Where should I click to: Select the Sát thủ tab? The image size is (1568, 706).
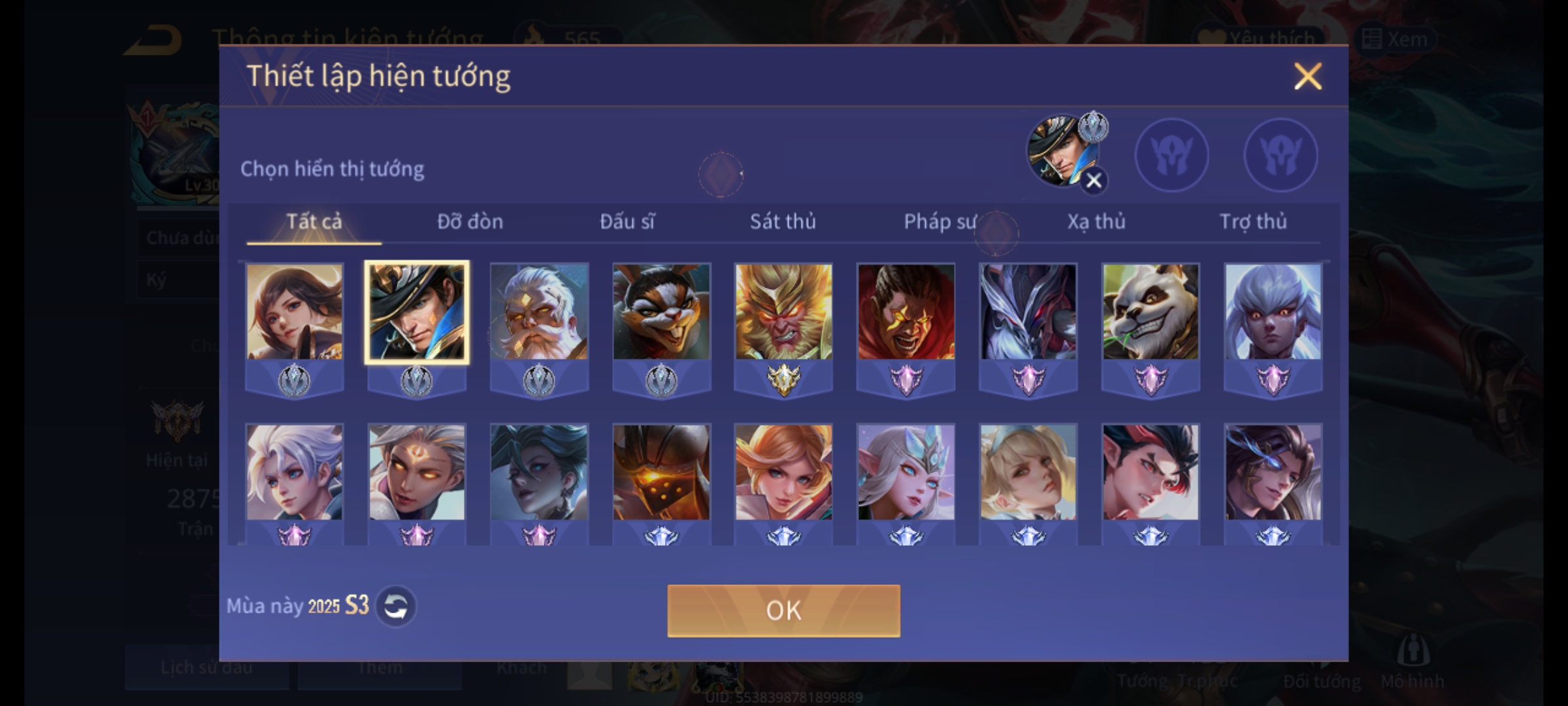(783, 222)
